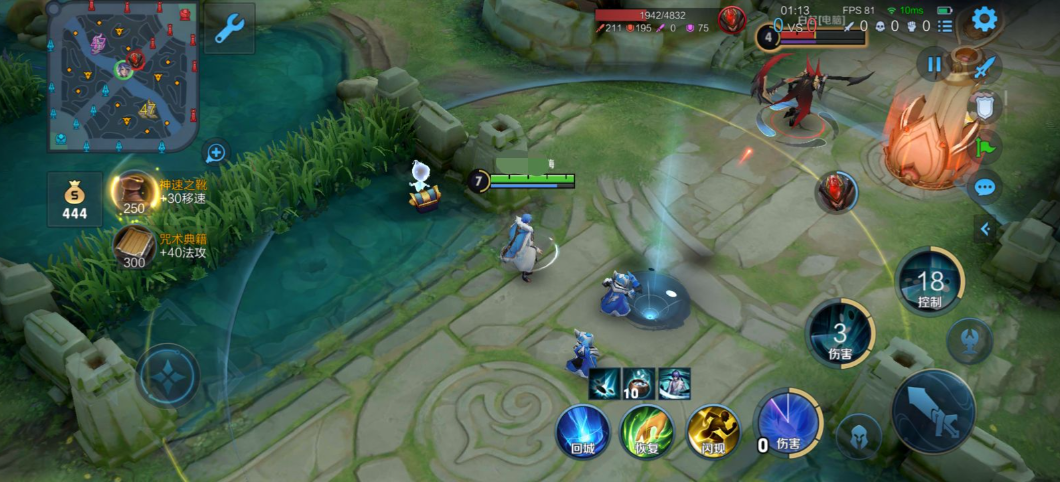Screen dimensions: 1060x482
Task: Buy the recommended 神速之靴 boots for 250
Action: coord(134,193)
